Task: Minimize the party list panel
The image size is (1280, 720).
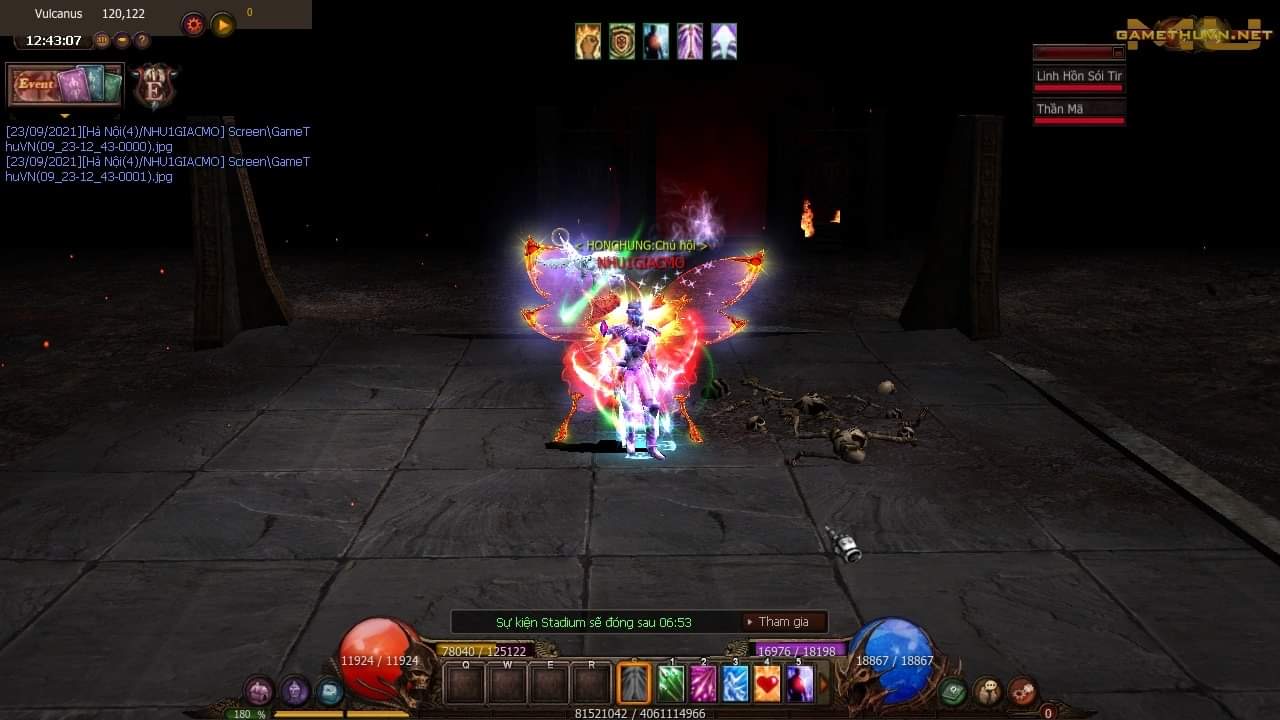Action: (1118, 52)
